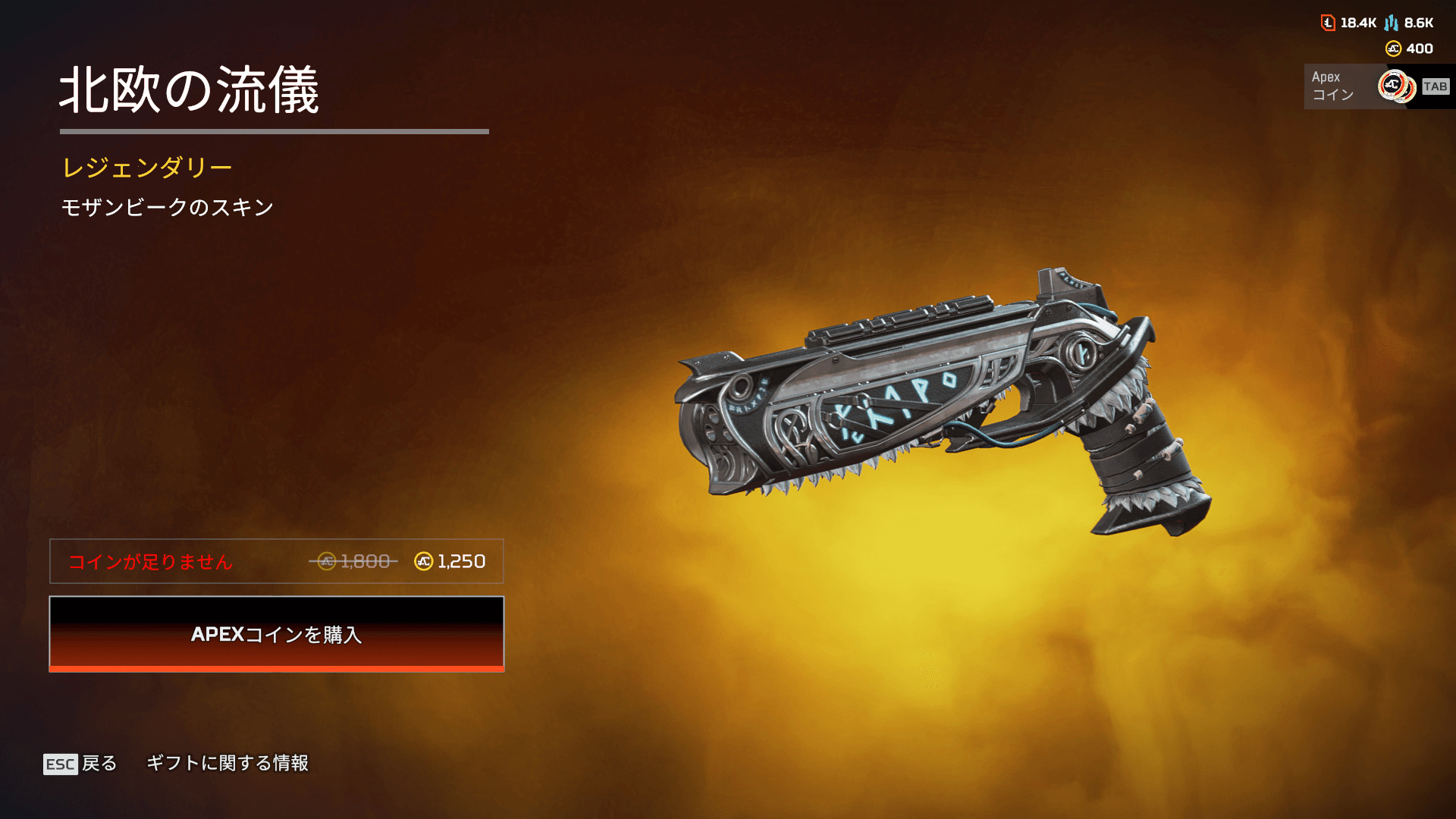Click the APEXコインを購入 button

277,634
